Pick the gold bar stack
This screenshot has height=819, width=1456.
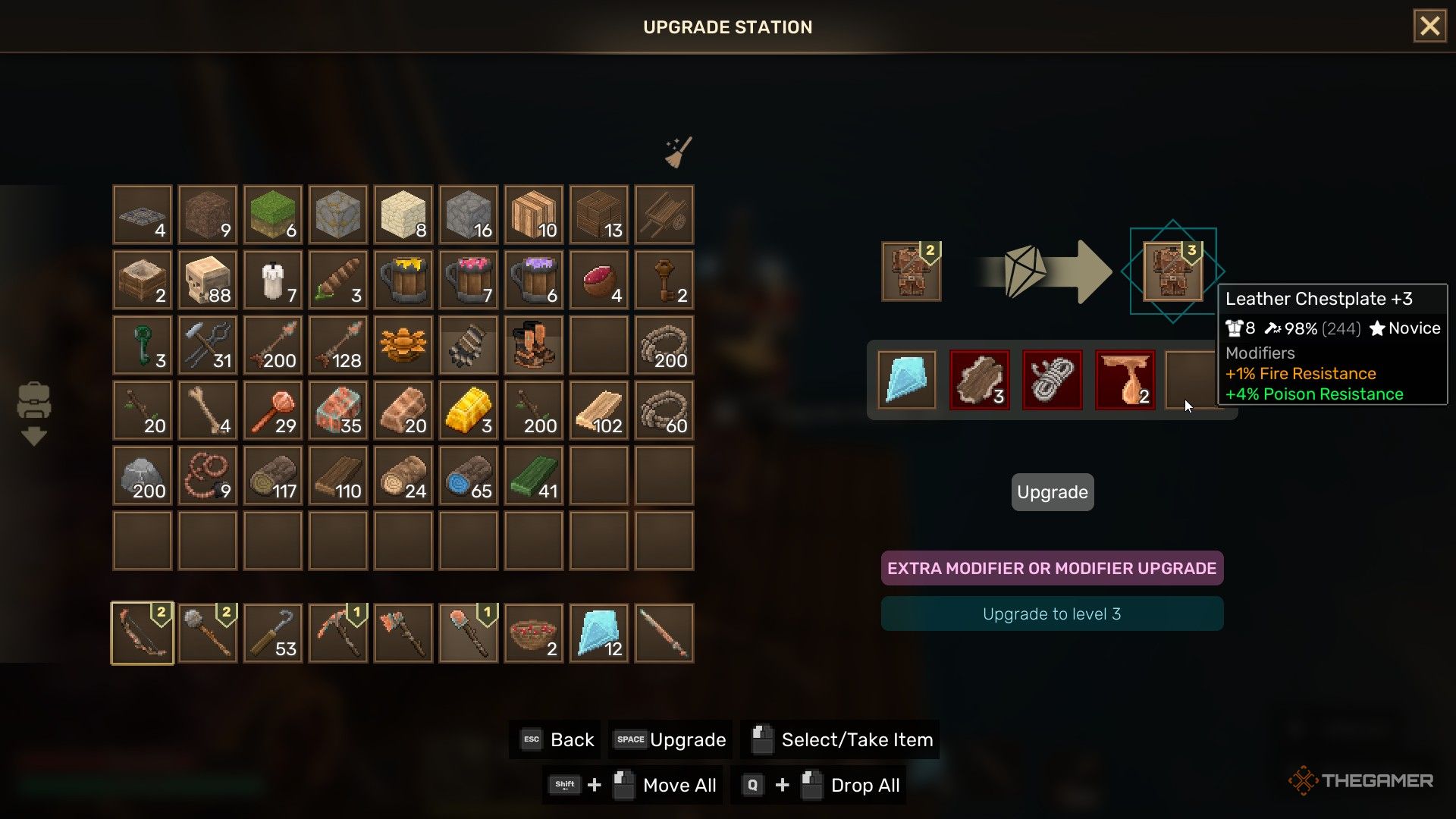(x=468, y=410)
